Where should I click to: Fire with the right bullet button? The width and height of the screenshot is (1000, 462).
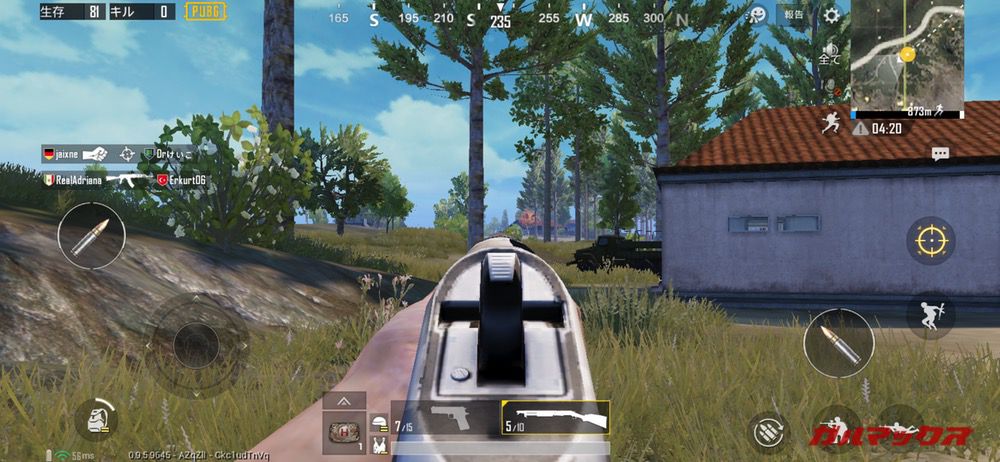pyautogui.click(x=839, y=343)
